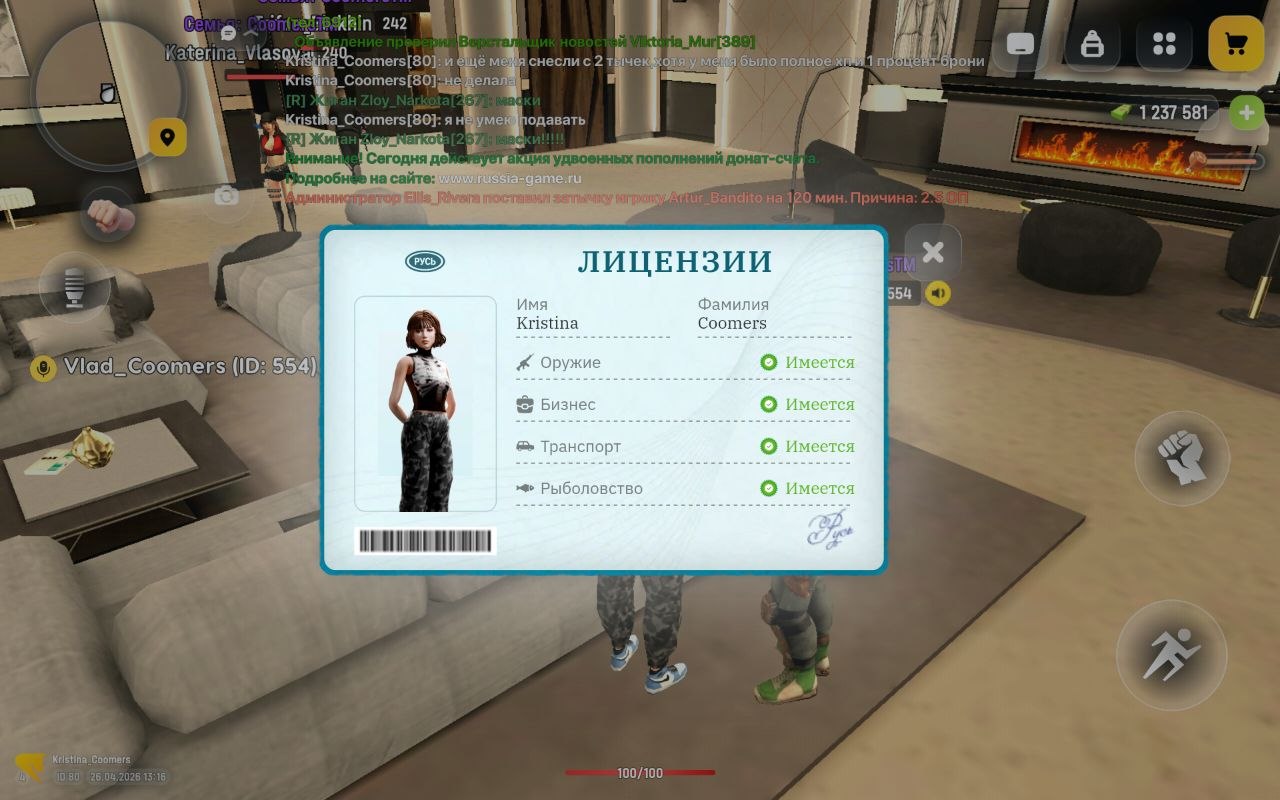Open the backpack inventory
Viewport: 1280px width, 800px height.
[1092, 44]
